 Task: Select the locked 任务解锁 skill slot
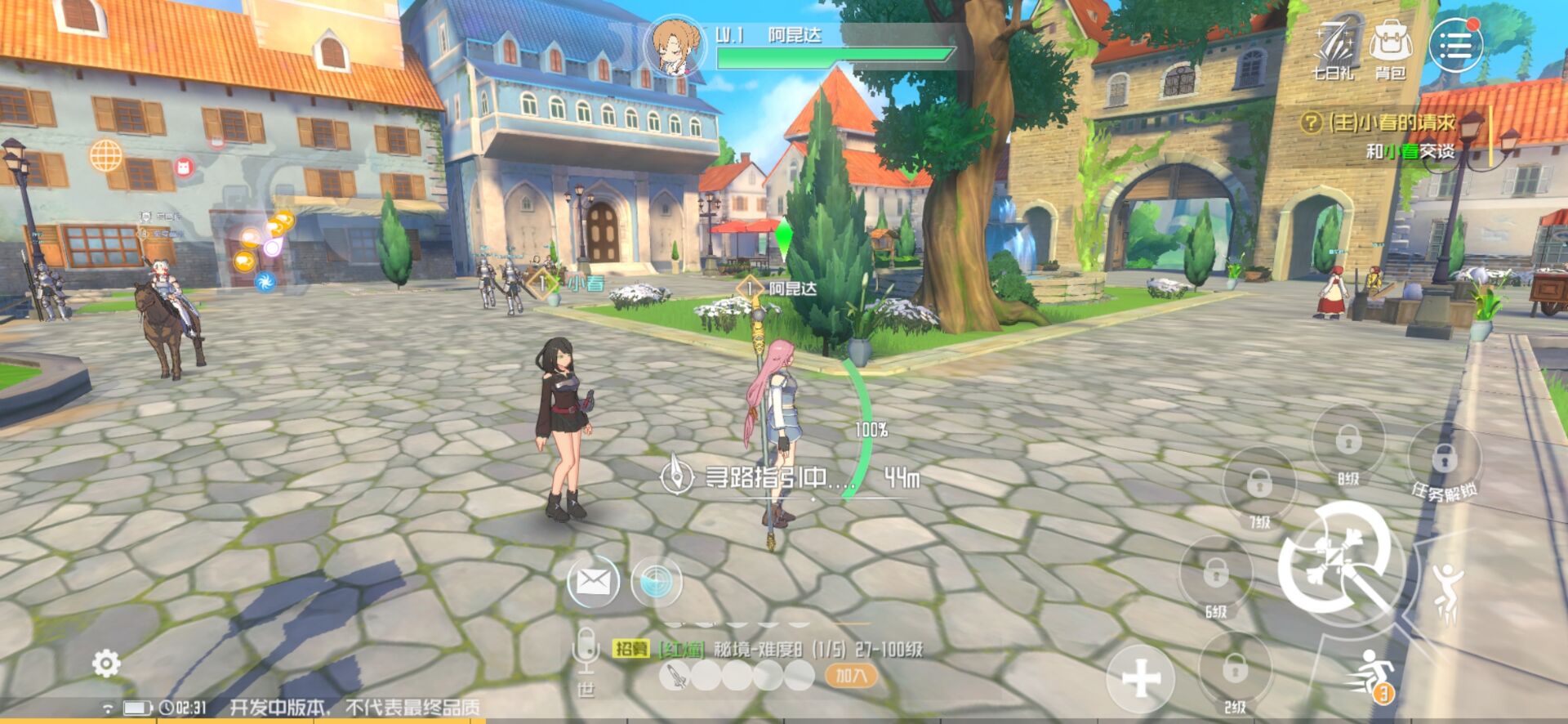pyautogui.click(x=1444, y=458)
